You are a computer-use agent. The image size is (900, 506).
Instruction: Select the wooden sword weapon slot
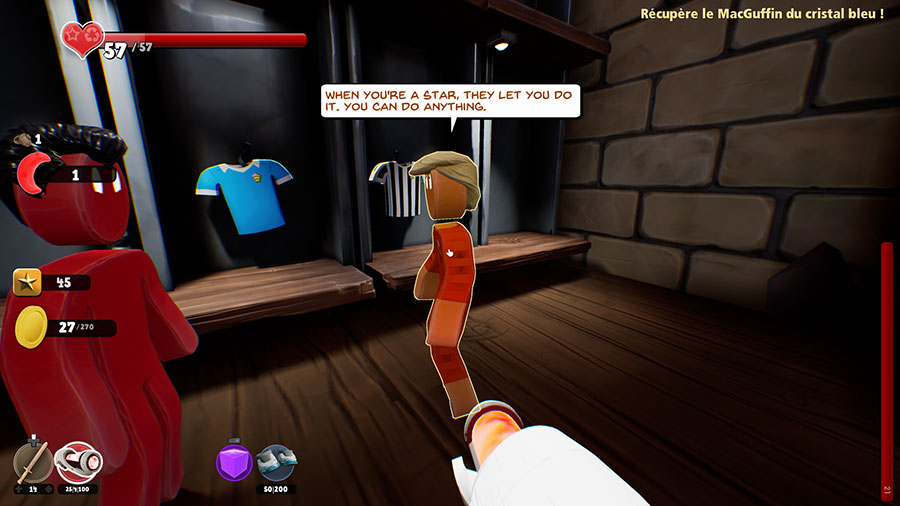33,462
